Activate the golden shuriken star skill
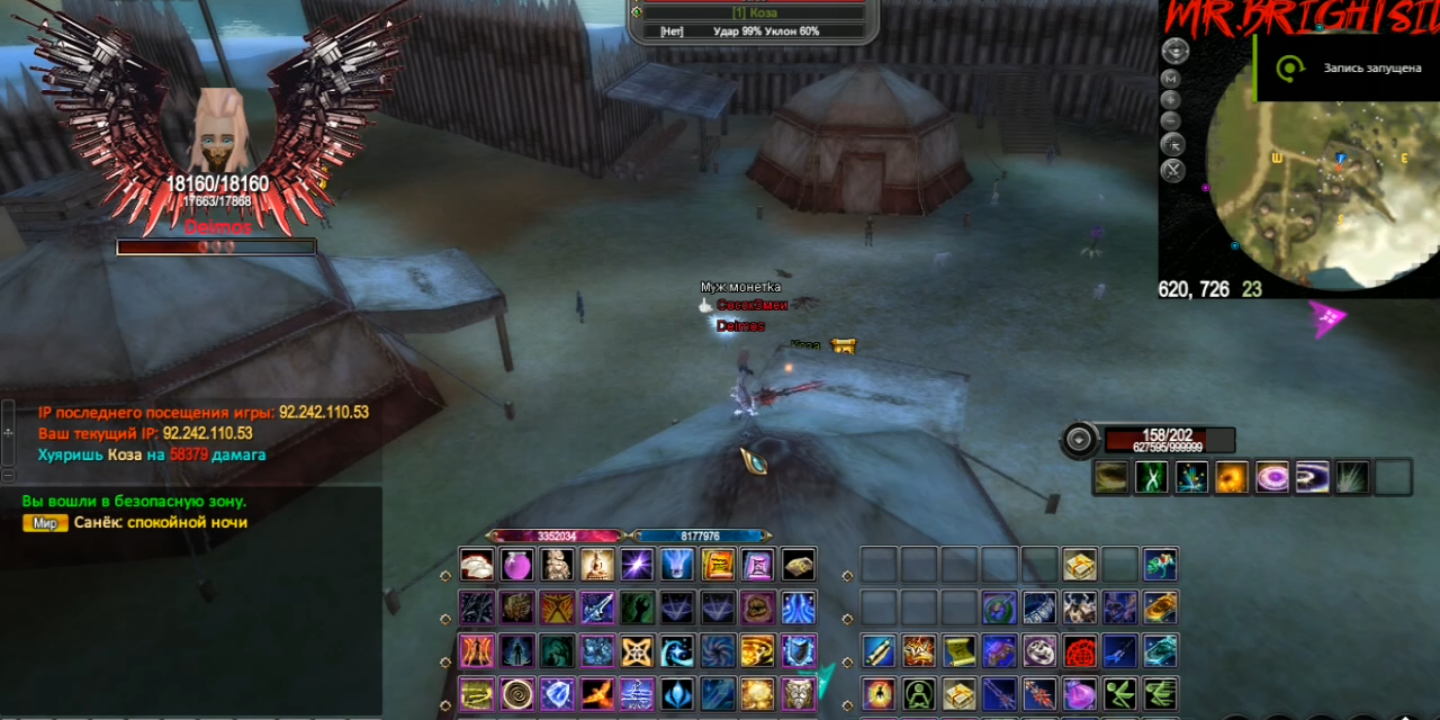The image size is (1440, 720). [x=637, y=651]
